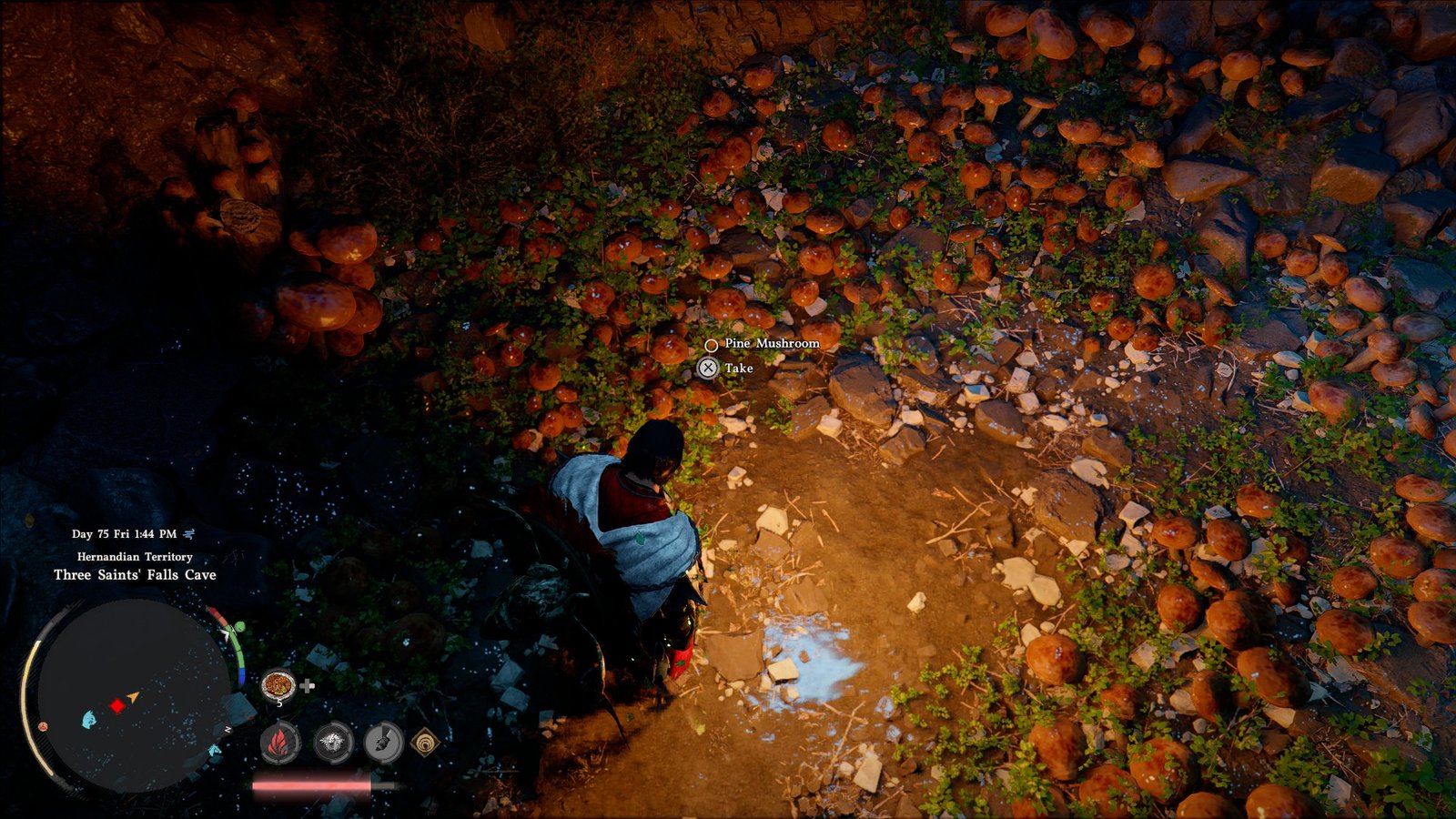Open the circular minimap
This screenshot has height=819, width=1456.
point(127,695)
